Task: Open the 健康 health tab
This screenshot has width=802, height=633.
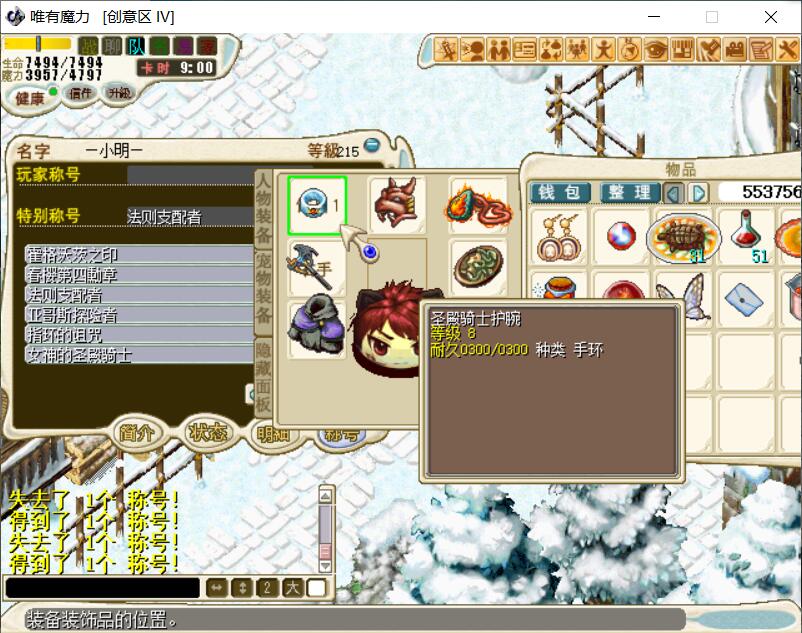Action: pos(30,97)
